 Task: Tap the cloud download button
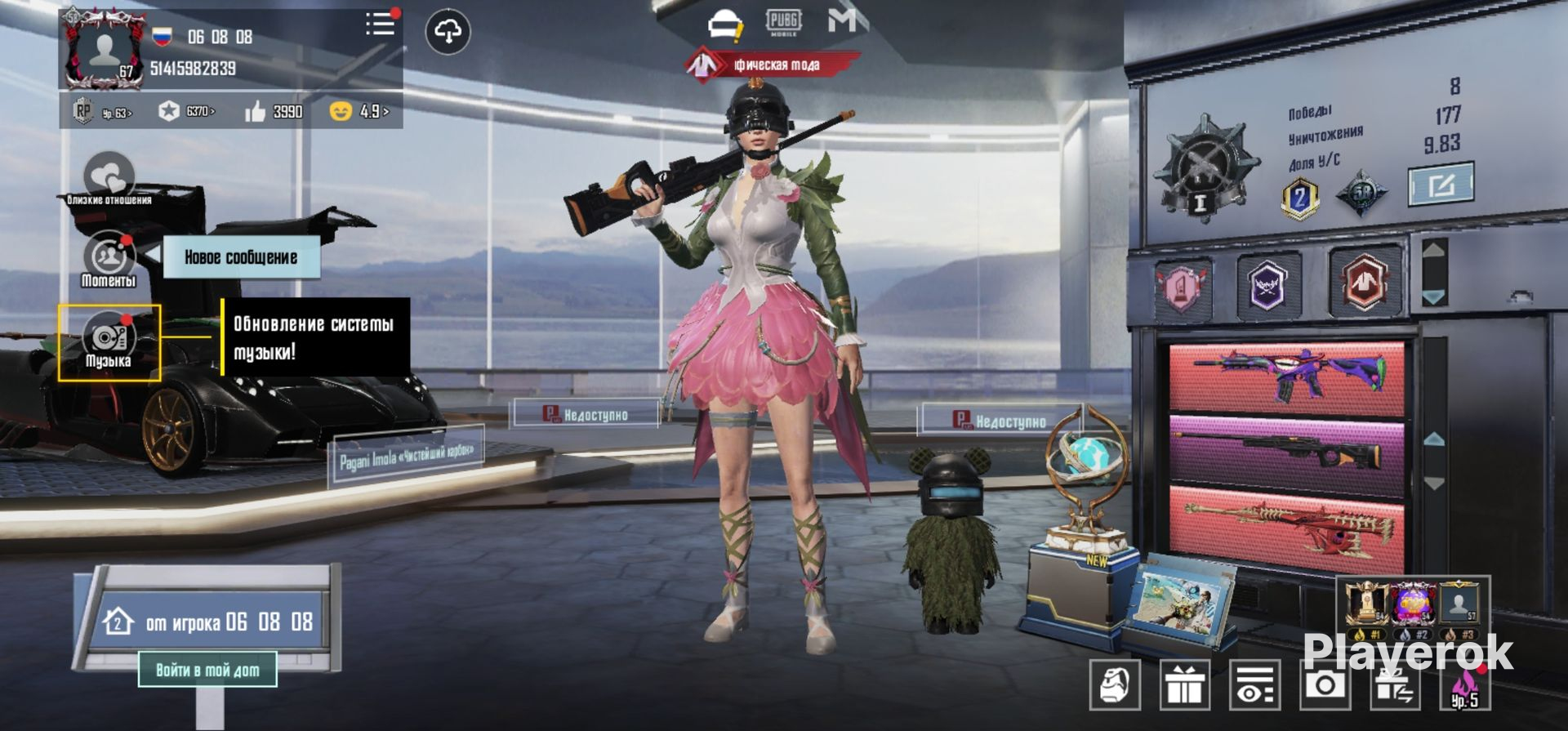pyautogui.click(x=448, y=32)
